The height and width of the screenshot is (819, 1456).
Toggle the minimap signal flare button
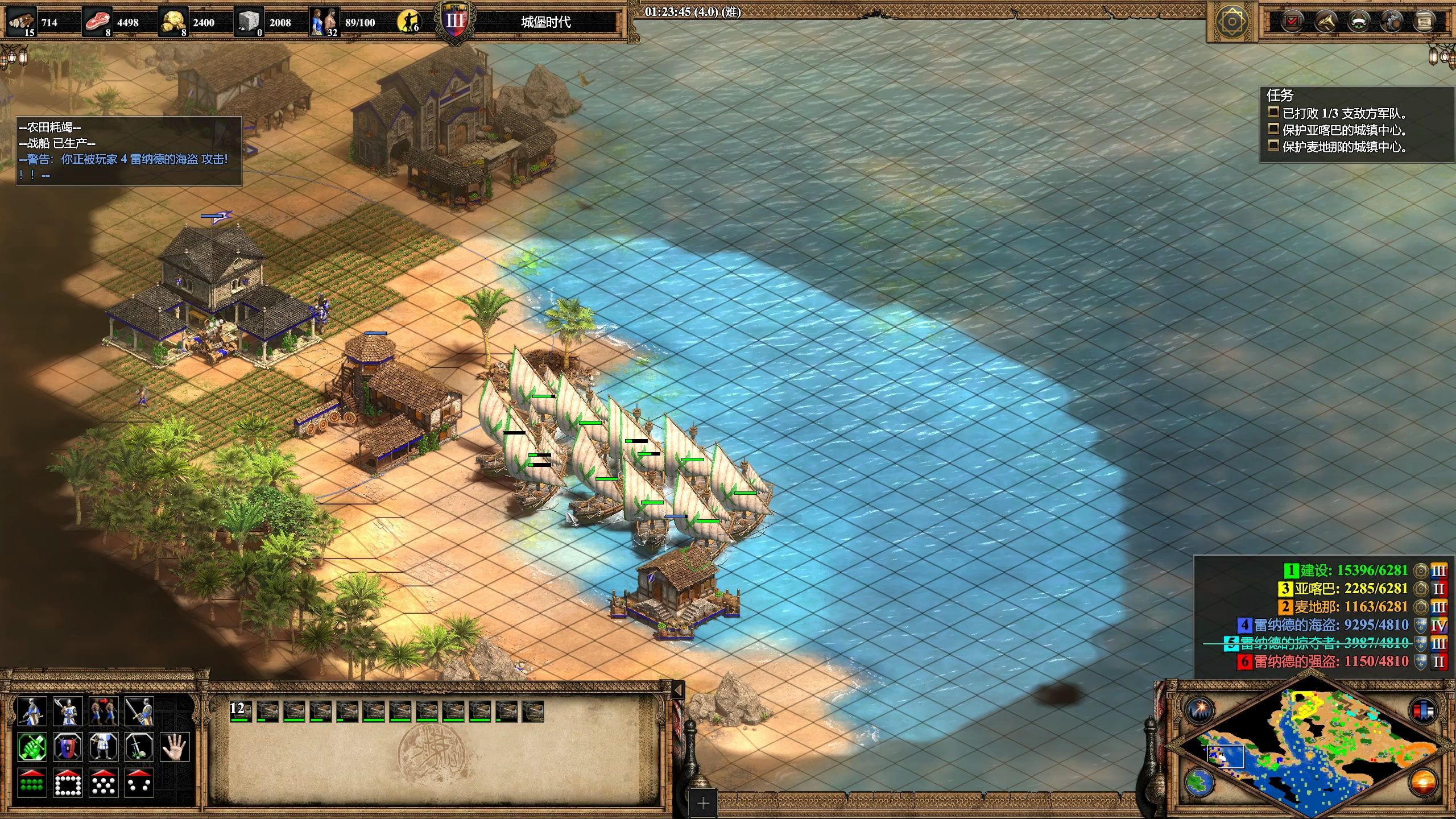(x=1200, y=710)
